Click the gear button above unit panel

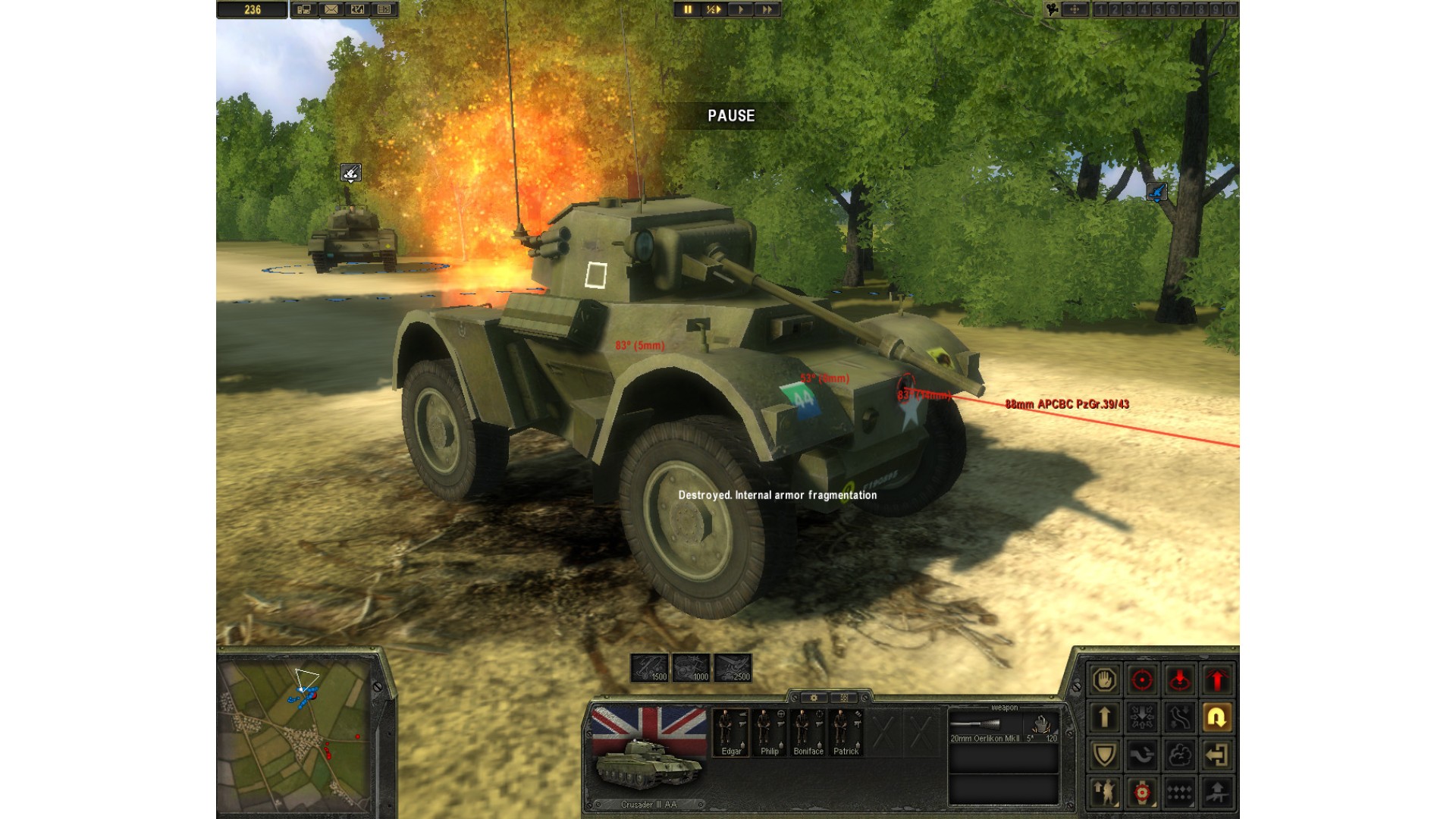point(814,698)
